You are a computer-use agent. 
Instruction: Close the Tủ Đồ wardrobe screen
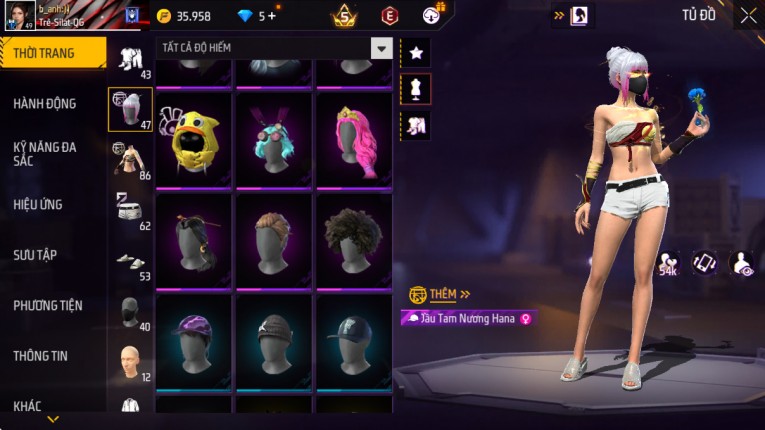(x=748, y=15)
